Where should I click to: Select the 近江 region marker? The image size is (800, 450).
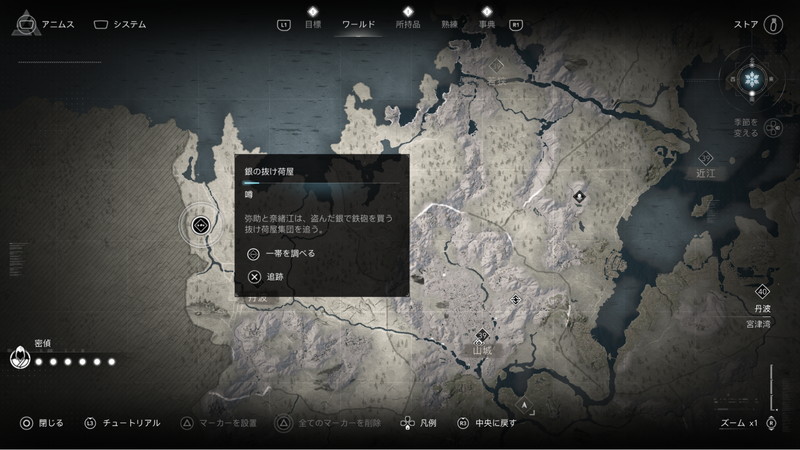coord(706,160)
